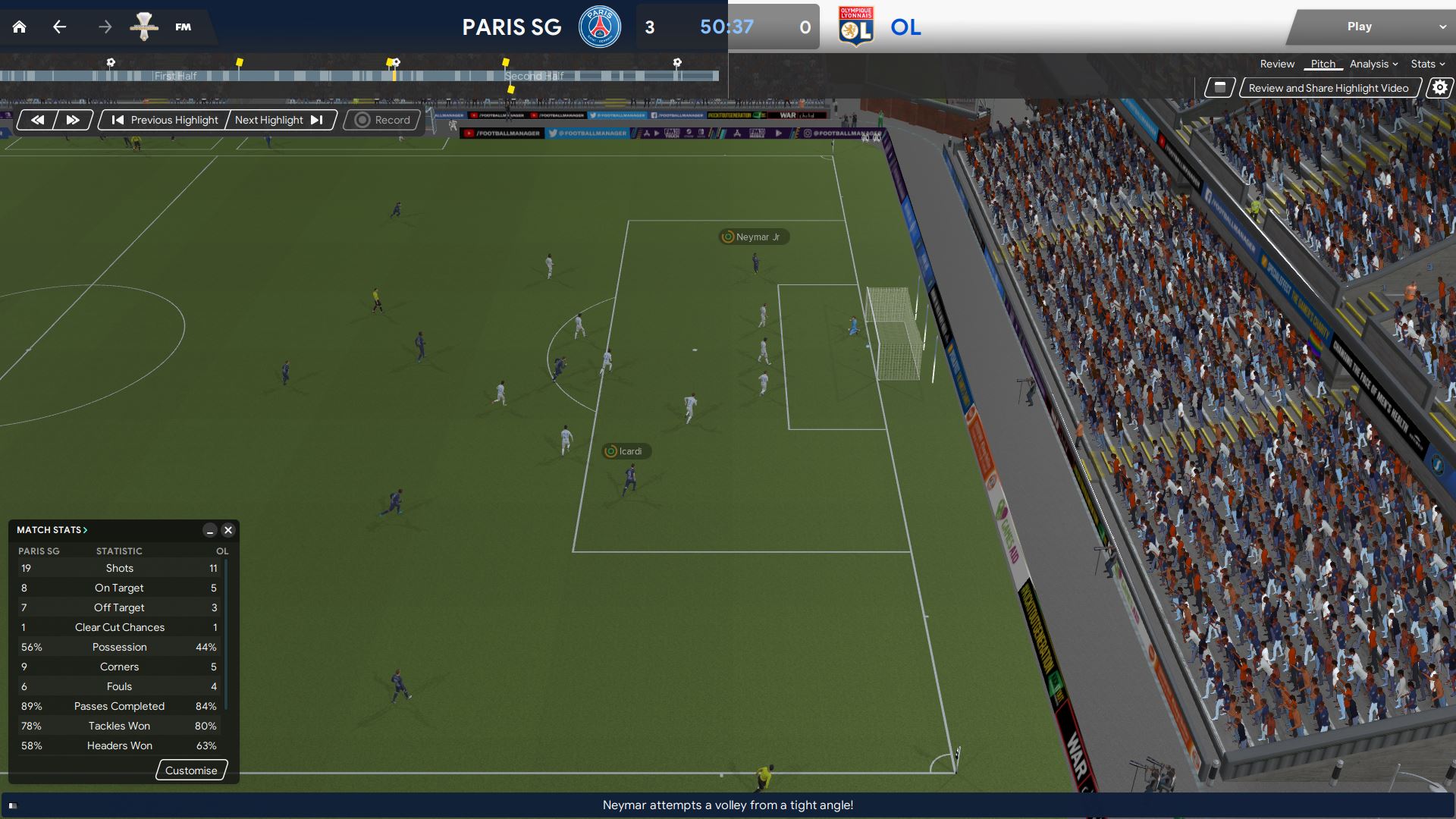This screenshot has width=1456, height=819.
Task: Expand the Stats dropdown
Action: (x=1427, y=64)
